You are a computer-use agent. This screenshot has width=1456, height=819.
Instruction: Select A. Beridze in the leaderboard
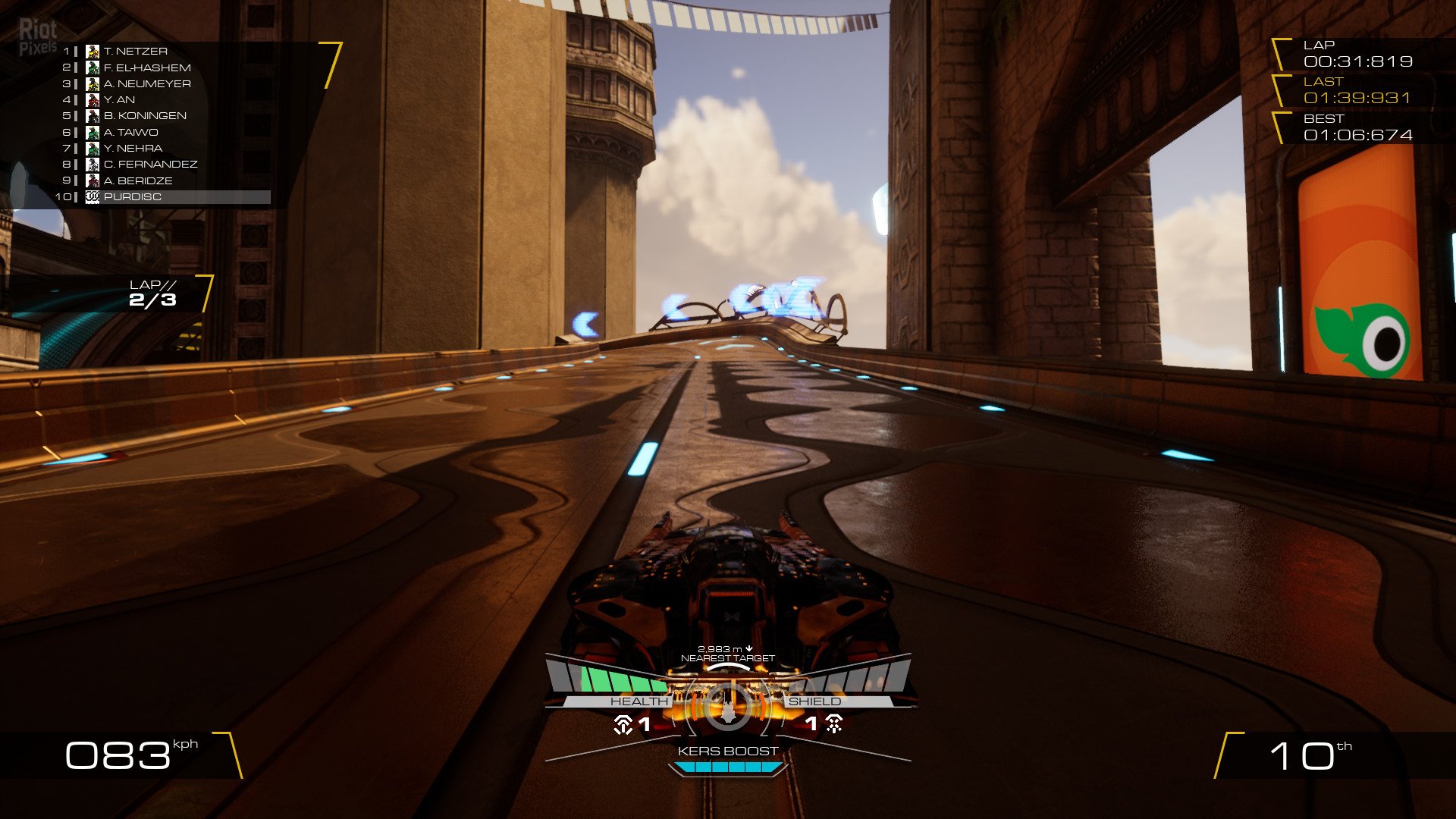point(137,181)
